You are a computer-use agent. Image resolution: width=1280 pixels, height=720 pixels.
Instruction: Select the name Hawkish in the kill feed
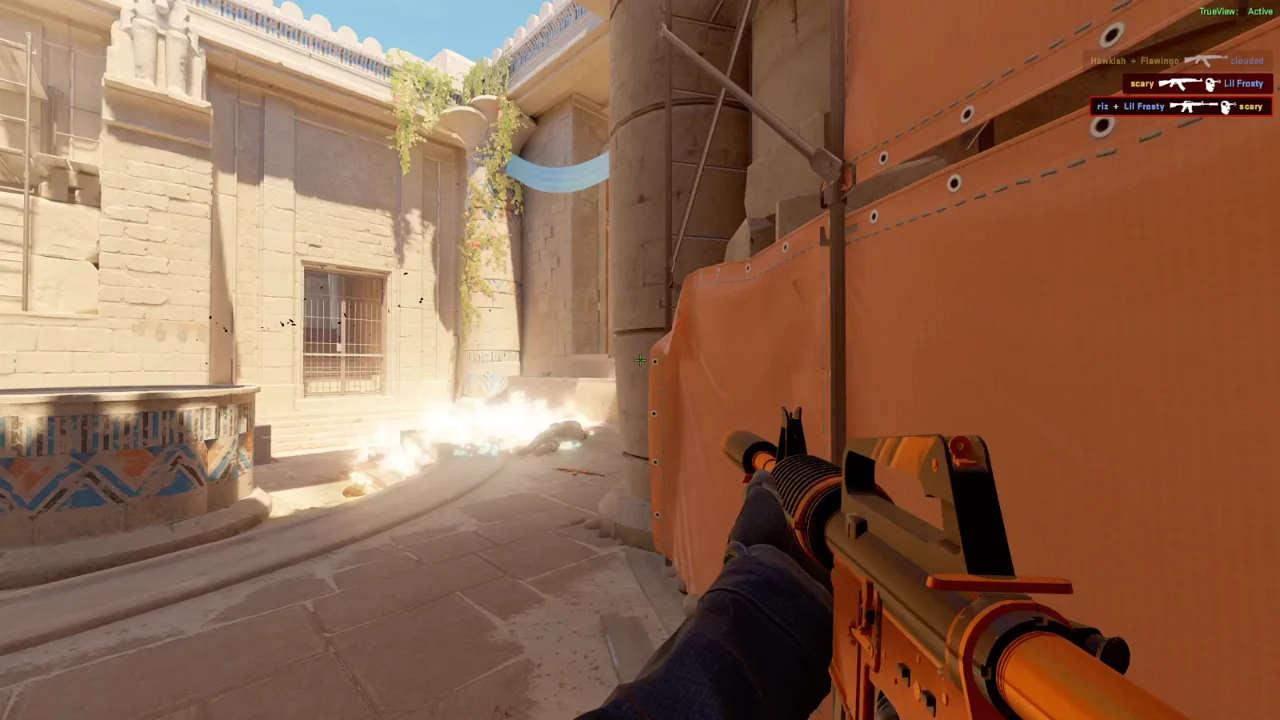click(1107, 60)
